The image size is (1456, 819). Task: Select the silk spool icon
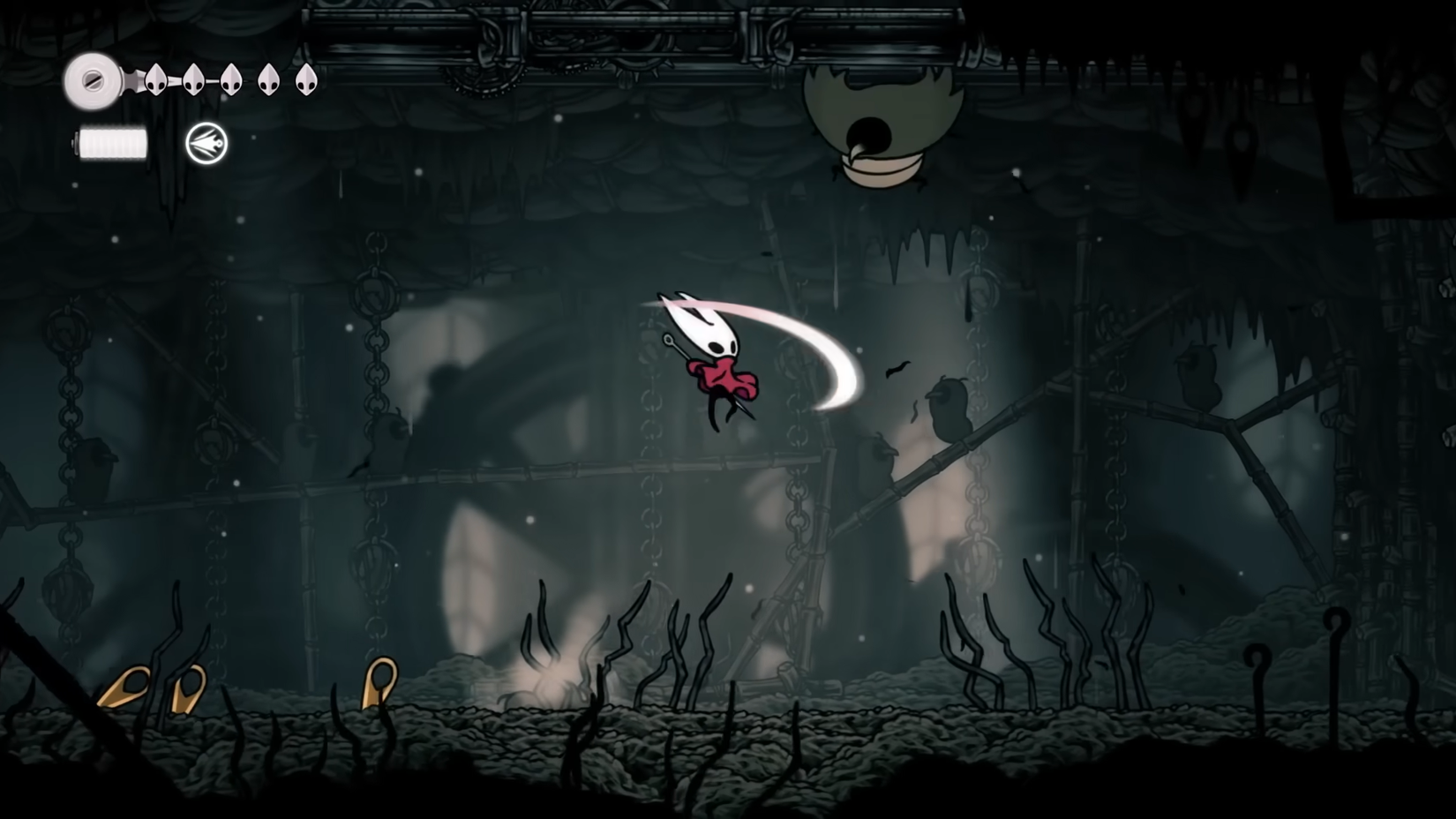(x=92, y=82)
